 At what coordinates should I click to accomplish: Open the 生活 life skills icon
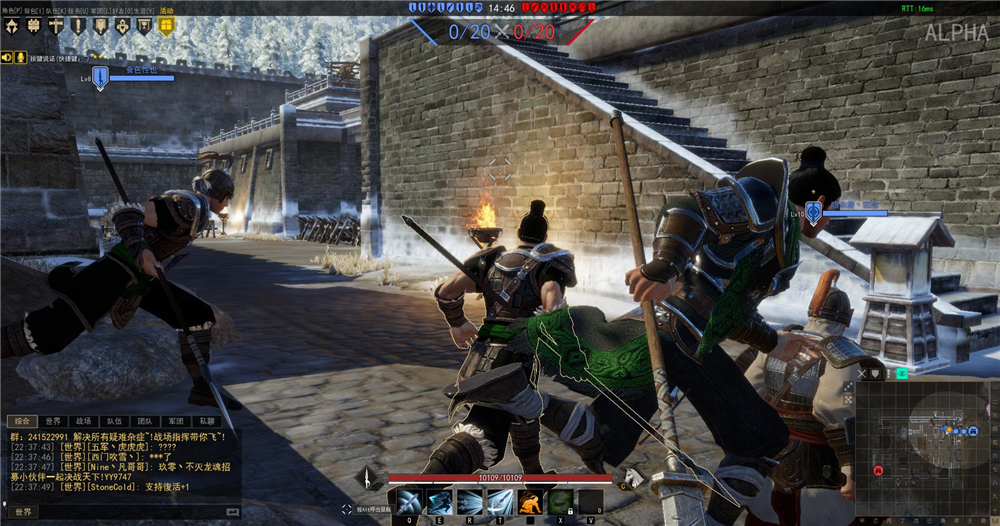(144, 27)
